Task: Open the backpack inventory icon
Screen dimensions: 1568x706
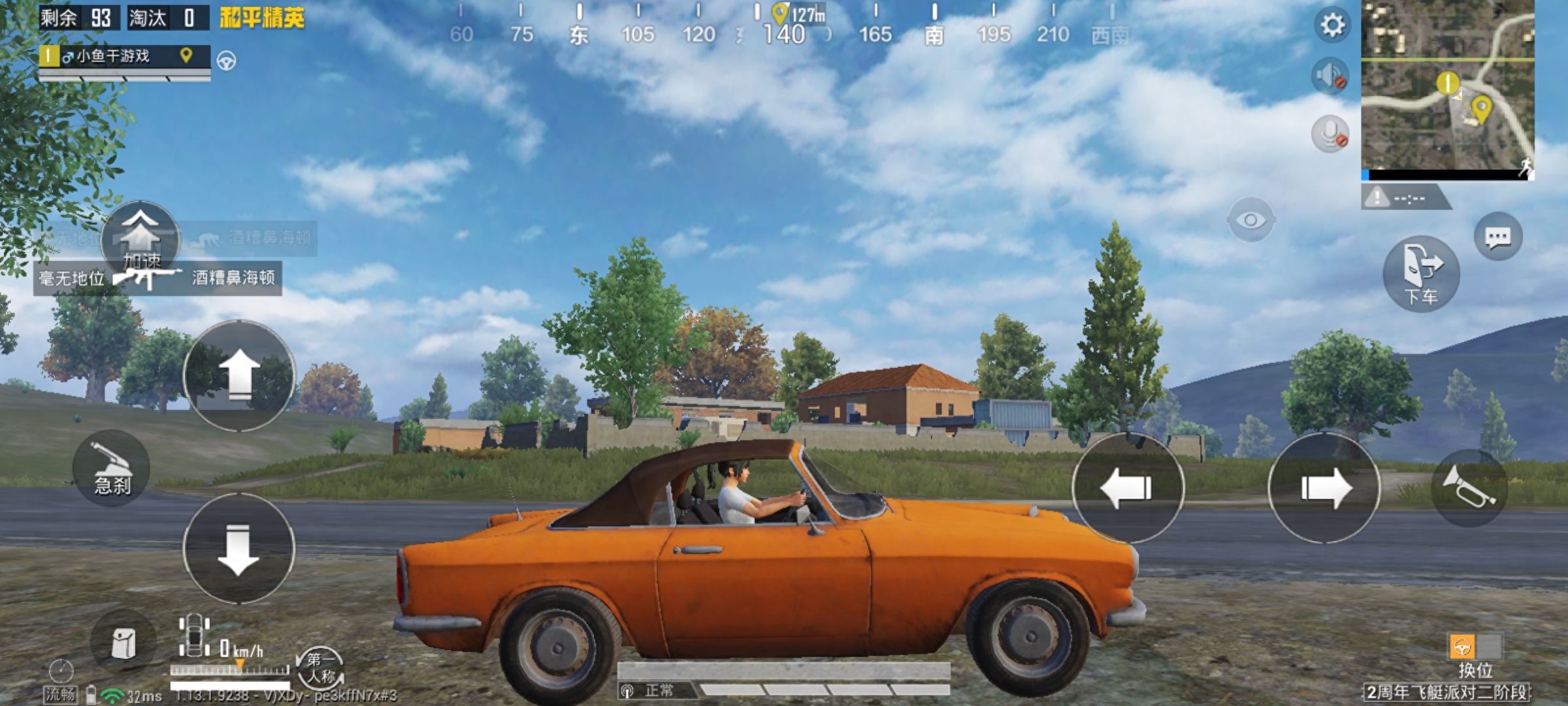Action: click(123, 643)
